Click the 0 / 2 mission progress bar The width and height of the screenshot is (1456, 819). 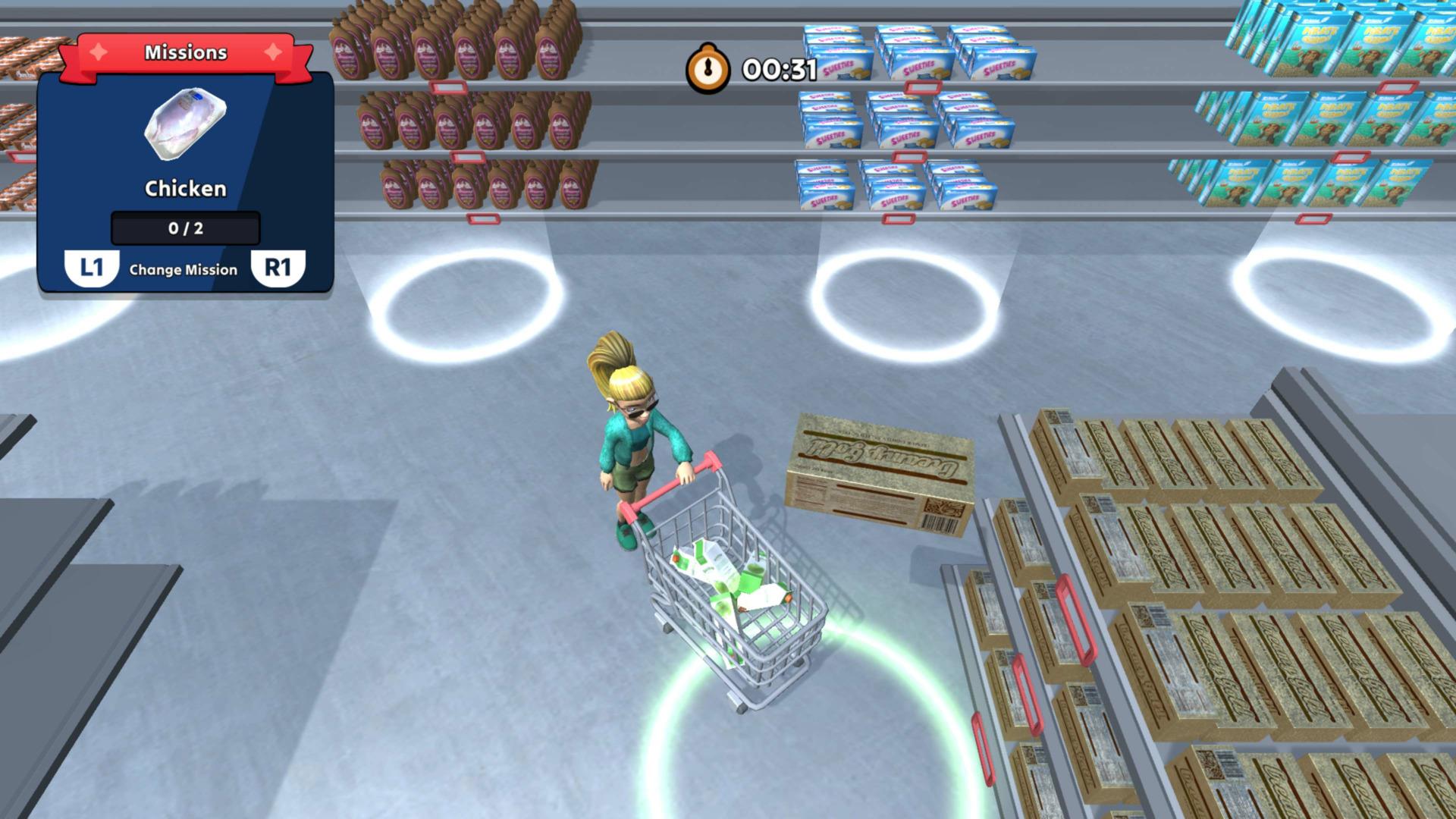184,228
